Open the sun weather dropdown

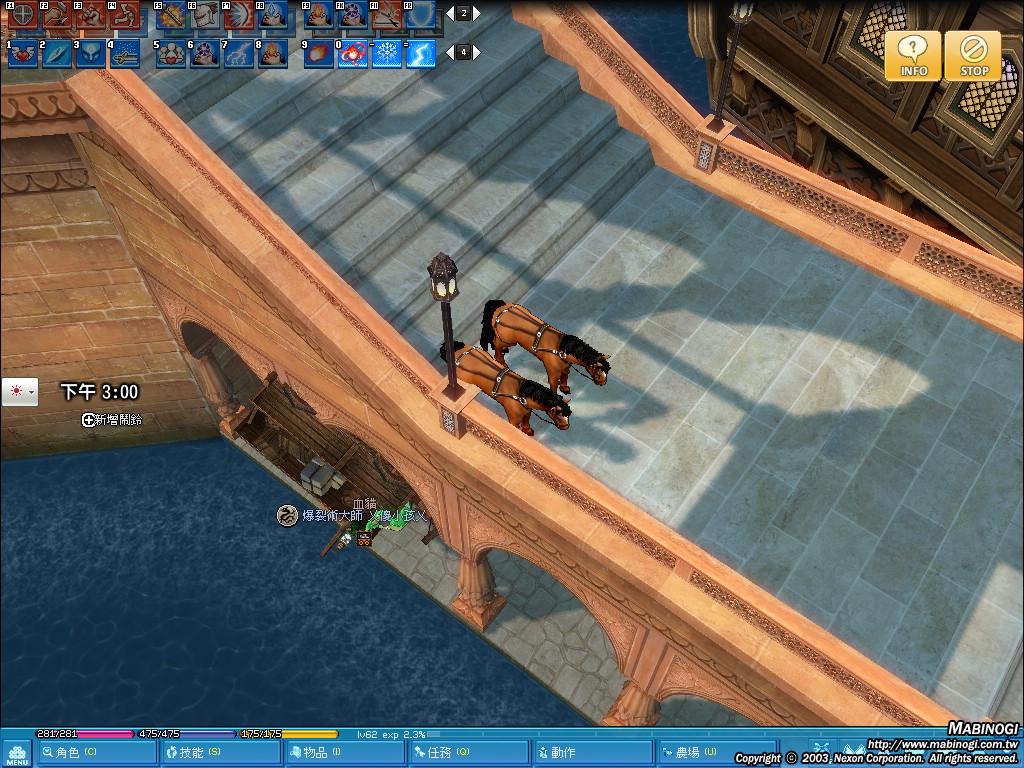(19, 391)
